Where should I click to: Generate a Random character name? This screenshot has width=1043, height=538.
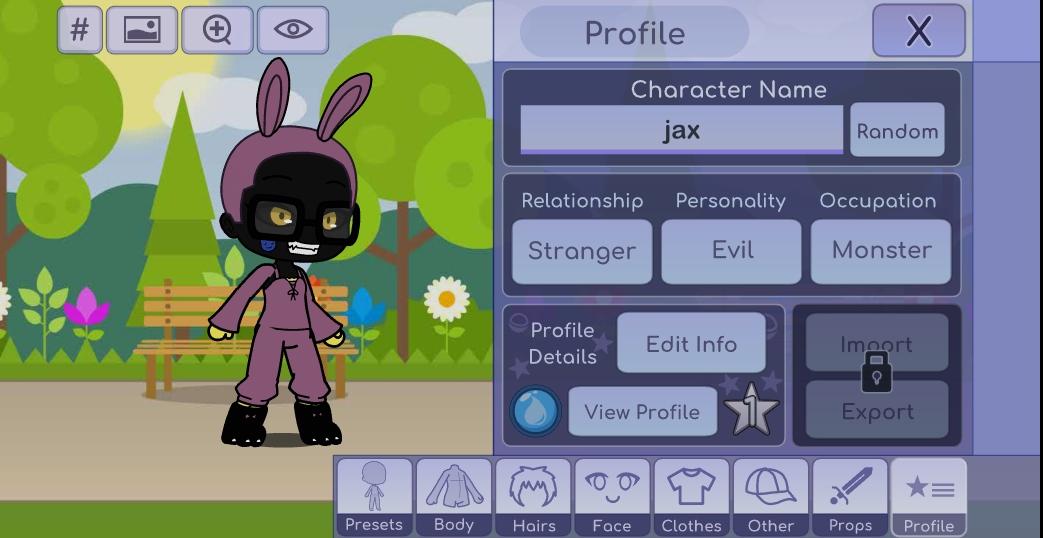897,131
